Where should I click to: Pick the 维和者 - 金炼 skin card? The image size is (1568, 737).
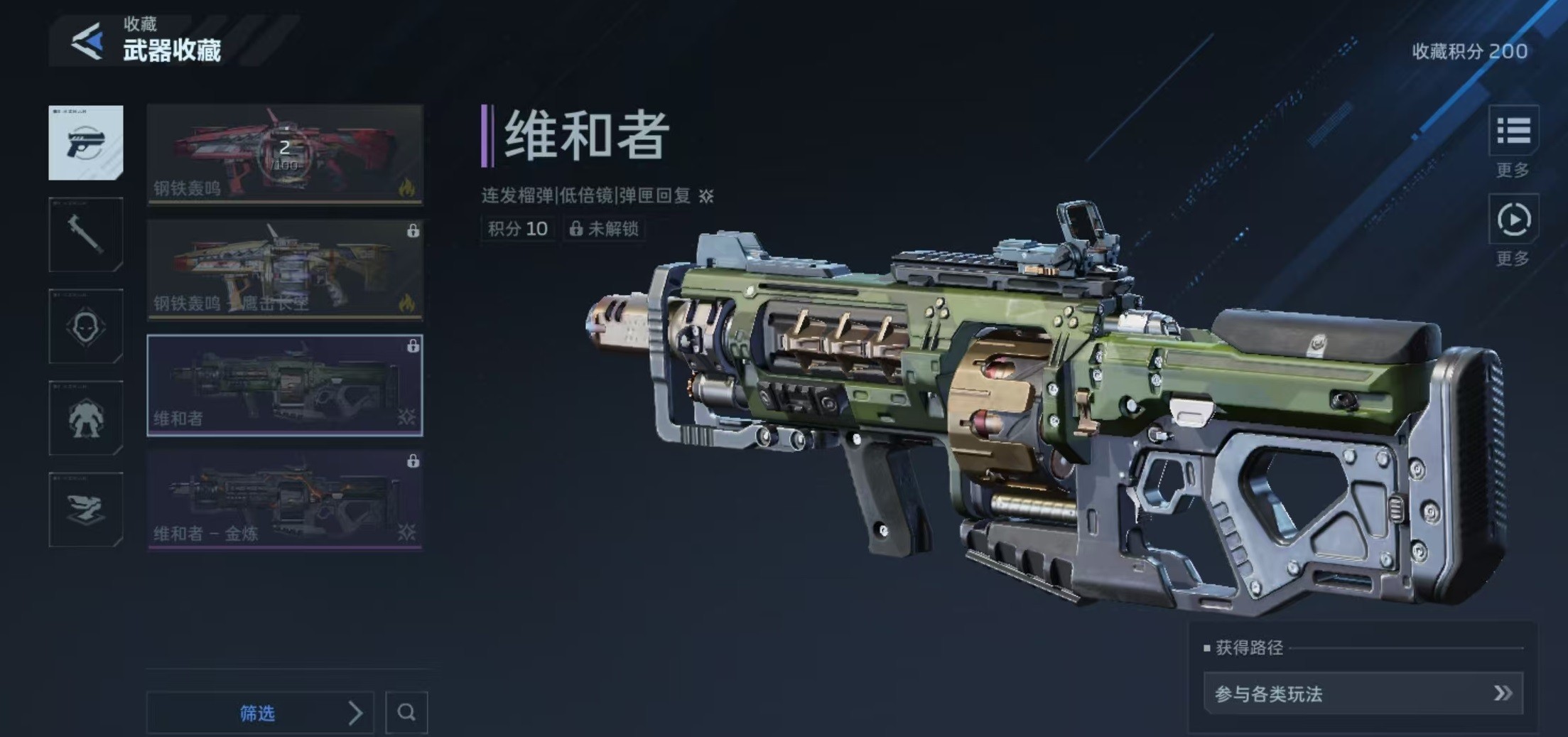coord(285,500)
